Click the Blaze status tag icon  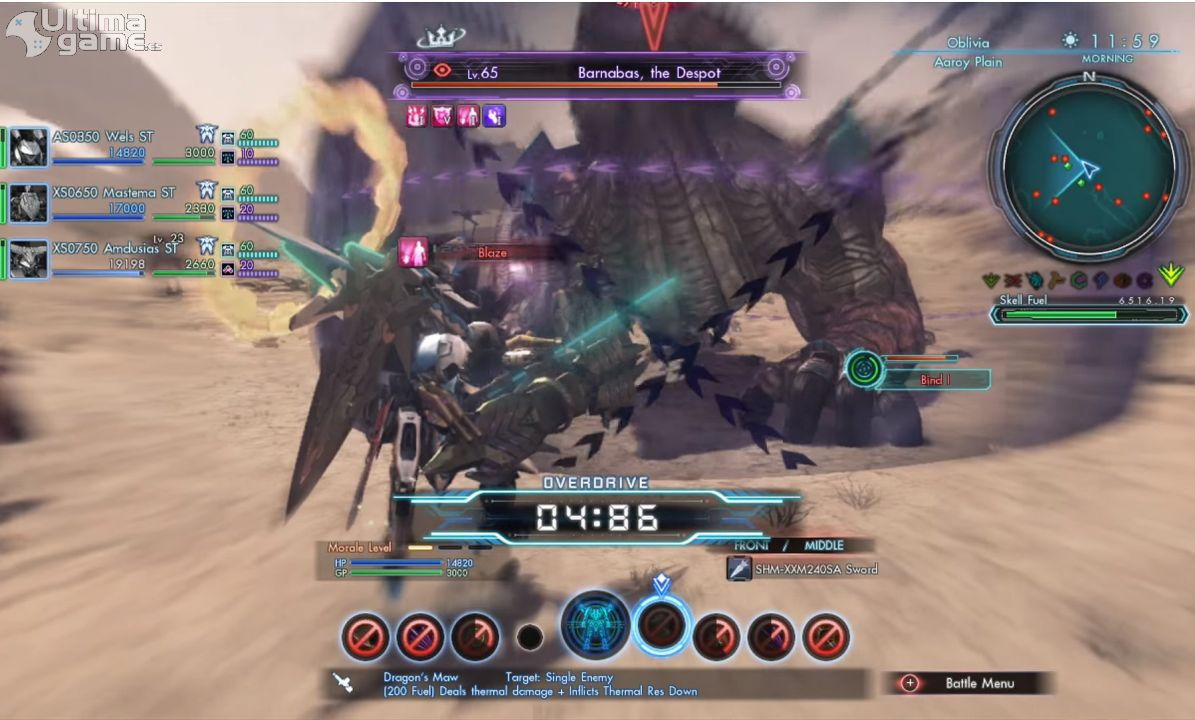(x=414, y=252)
